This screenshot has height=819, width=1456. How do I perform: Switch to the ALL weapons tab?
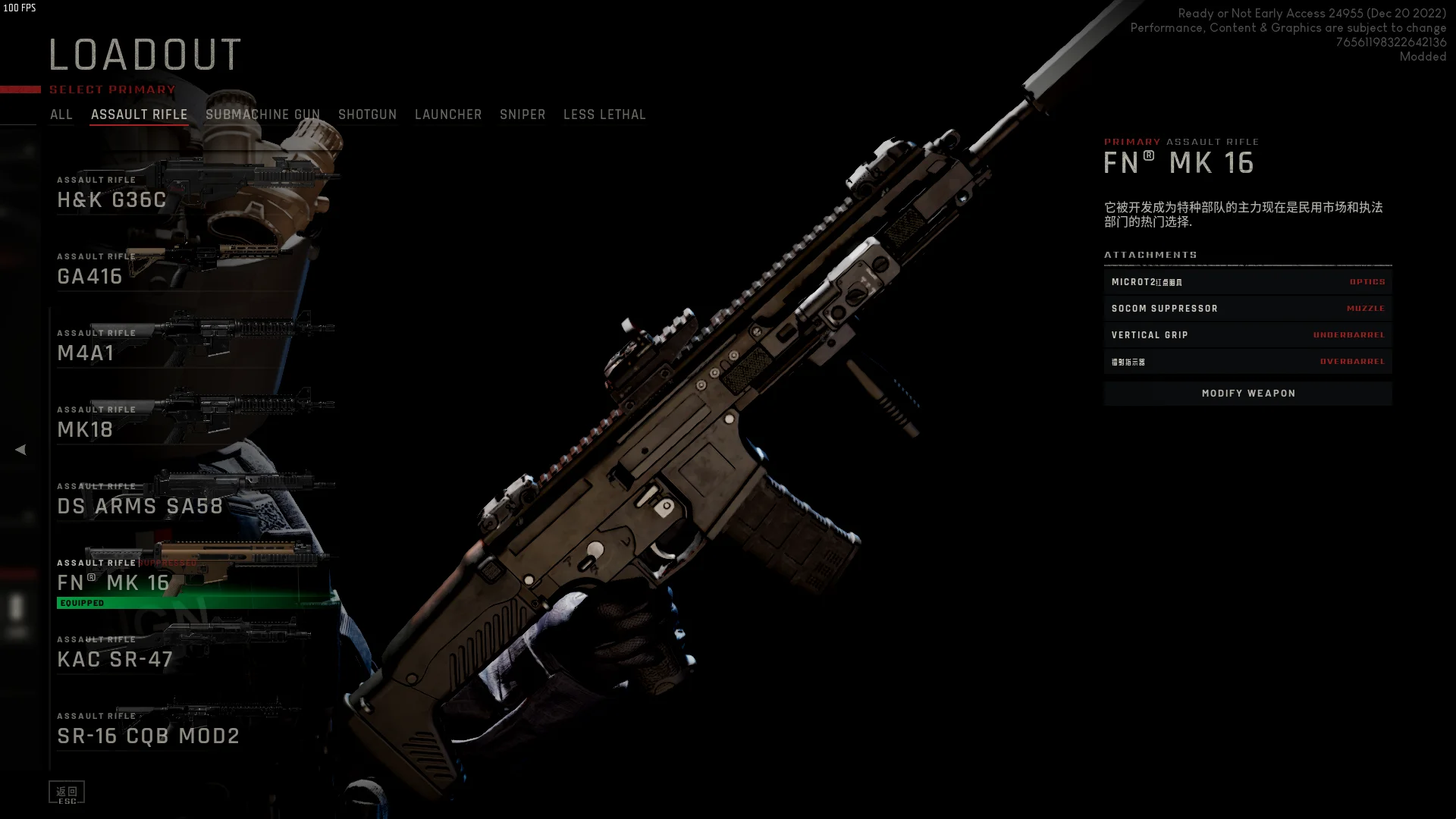click(61, 115)
